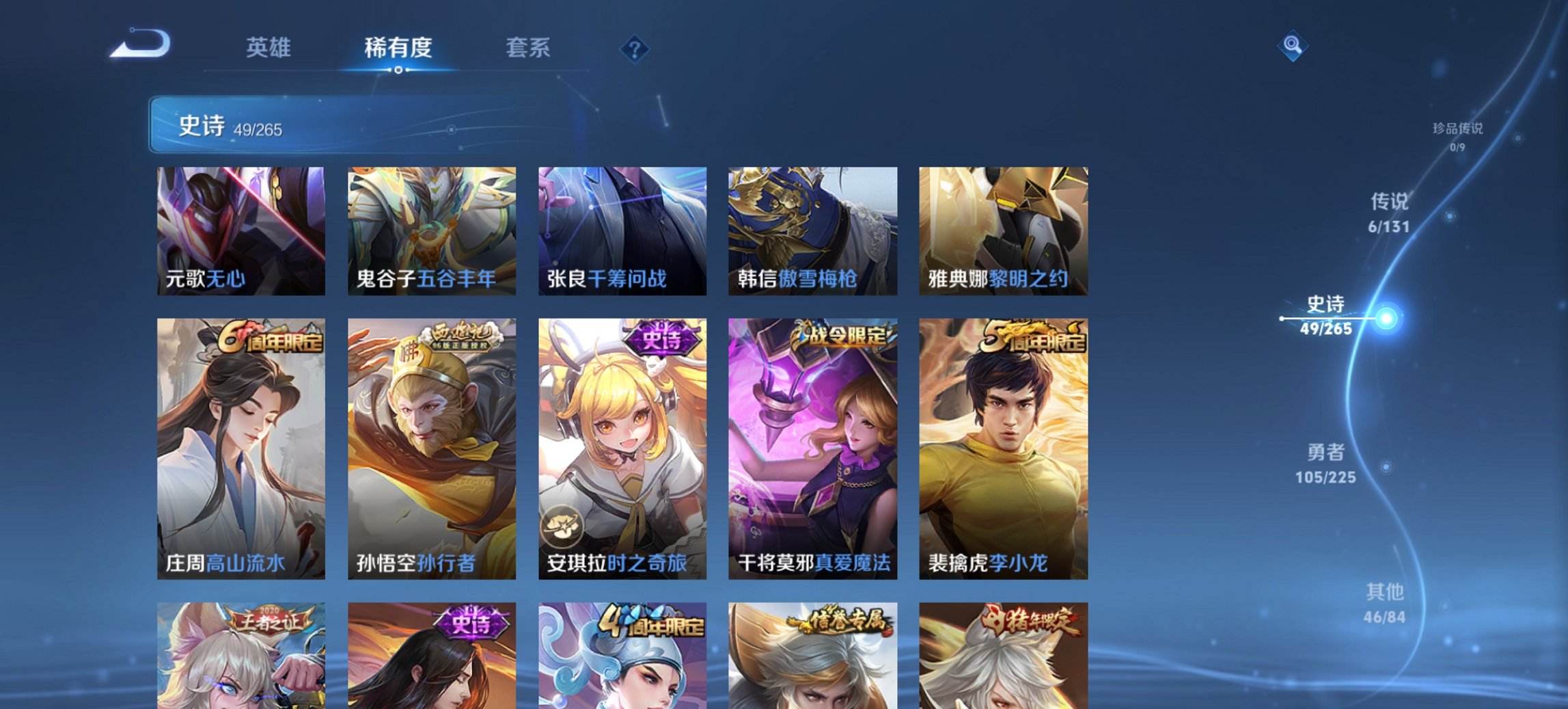Select the 稀有度 tab

pos(399,48)
